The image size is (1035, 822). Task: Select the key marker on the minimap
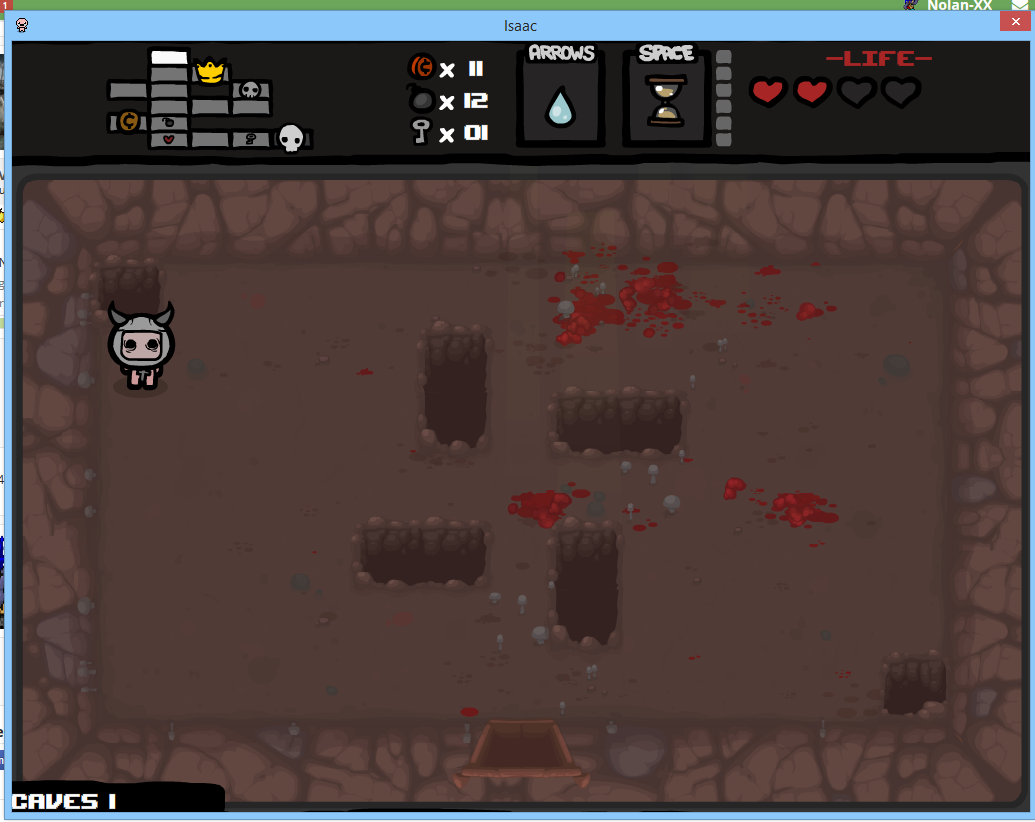click(x=250, y=139)
